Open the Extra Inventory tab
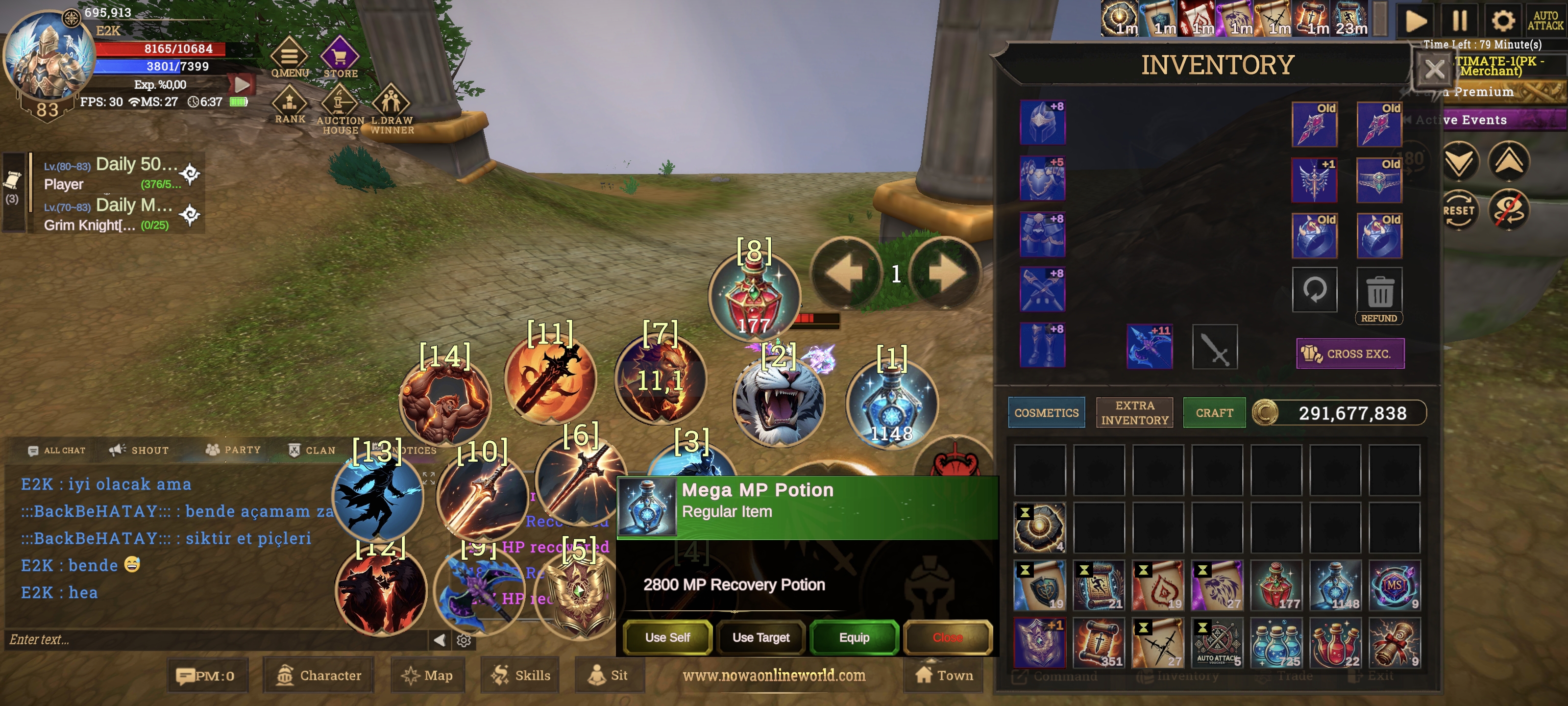The height and width of the screenshot is (706, 1568). [1135, 412]
